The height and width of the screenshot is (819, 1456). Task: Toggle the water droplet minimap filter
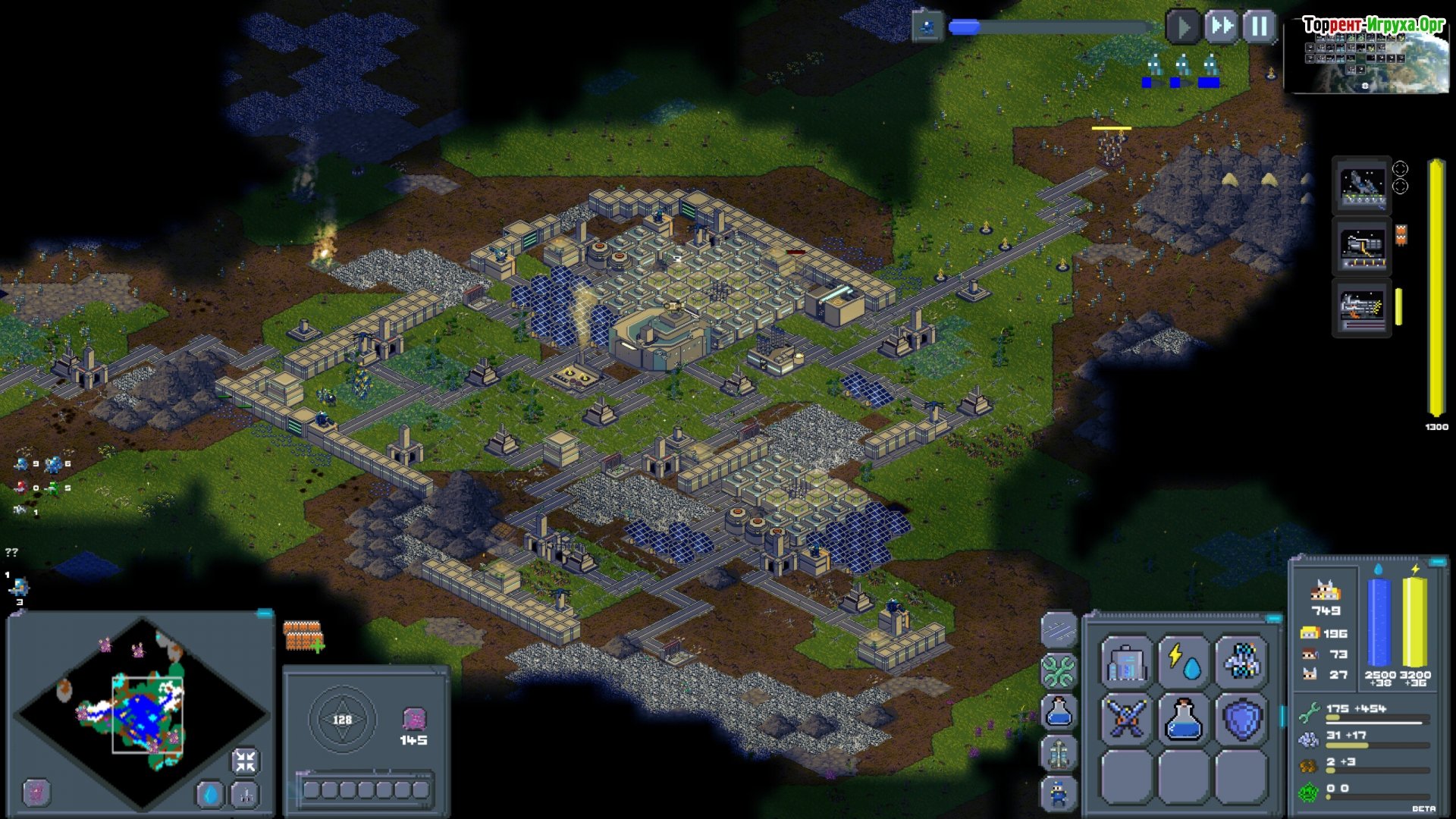(210, 794)
